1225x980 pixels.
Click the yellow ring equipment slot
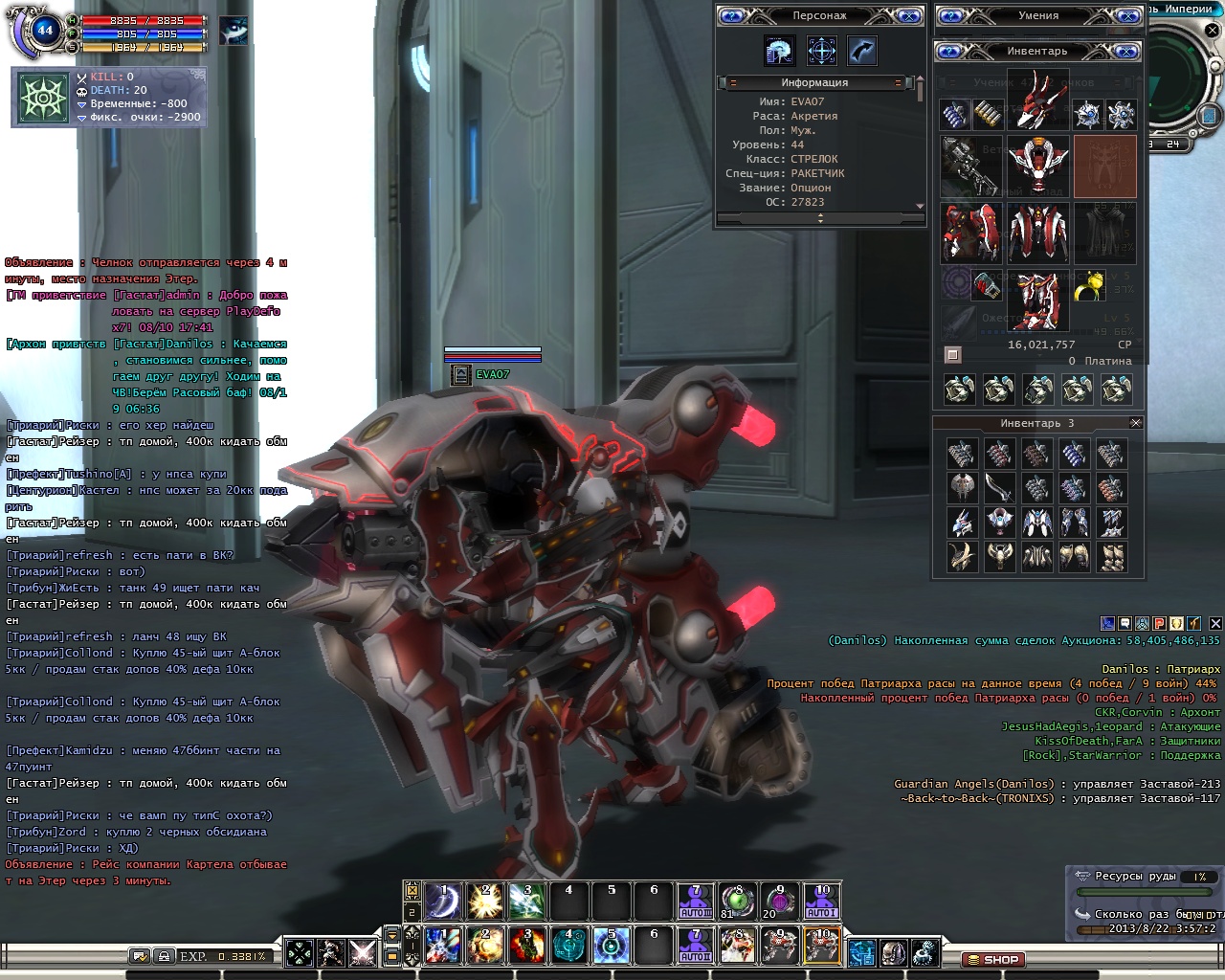[1090, 285]
